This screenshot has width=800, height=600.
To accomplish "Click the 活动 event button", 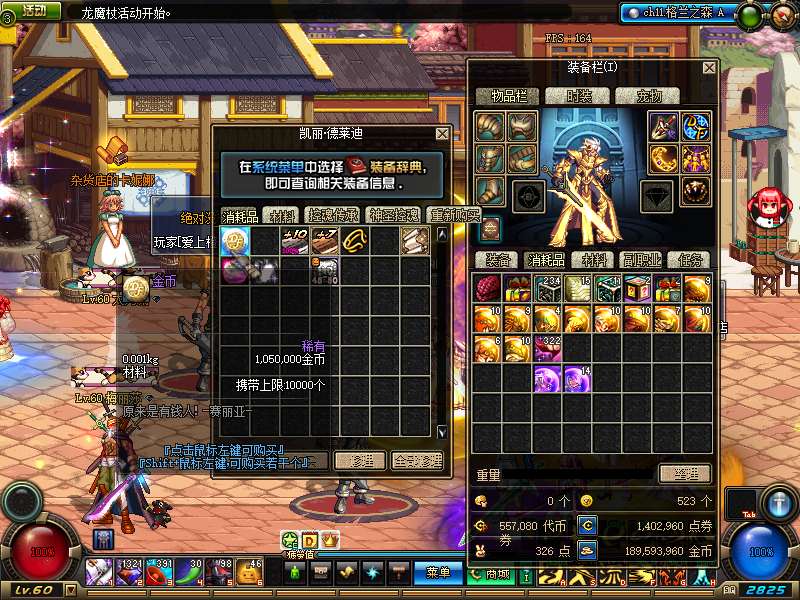I will 34,10.
